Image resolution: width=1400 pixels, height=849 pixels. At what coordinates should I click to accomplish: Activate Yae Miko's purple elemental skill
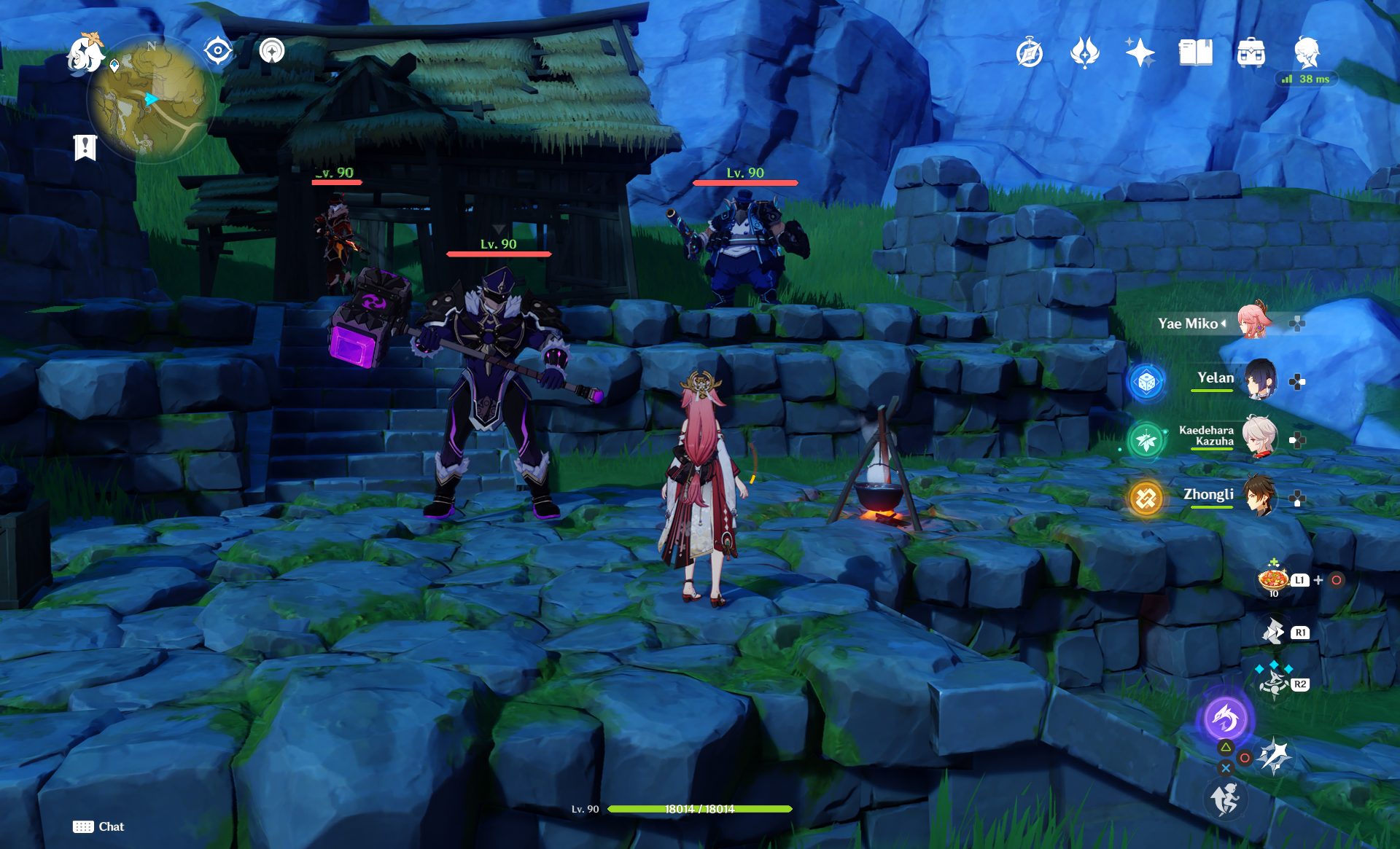[1225, 719]
